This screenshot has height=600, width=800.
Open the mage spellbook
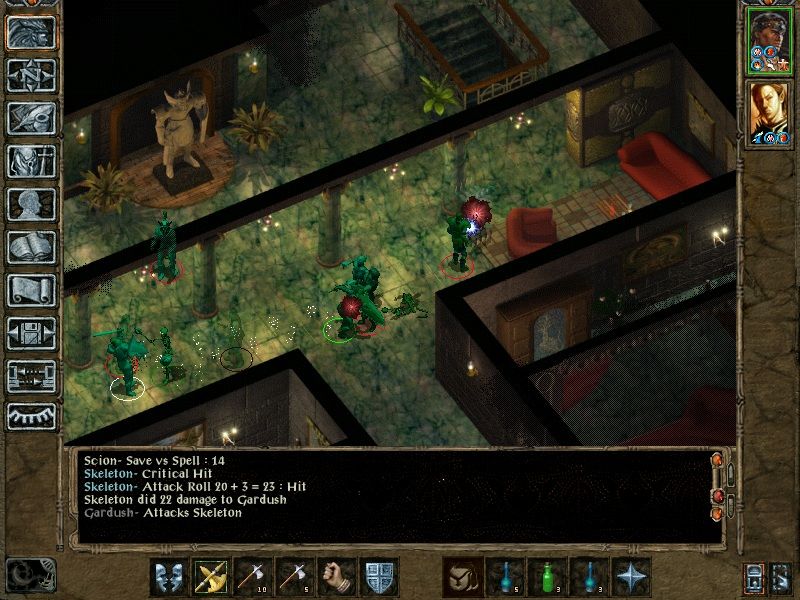tap(31, 247)
